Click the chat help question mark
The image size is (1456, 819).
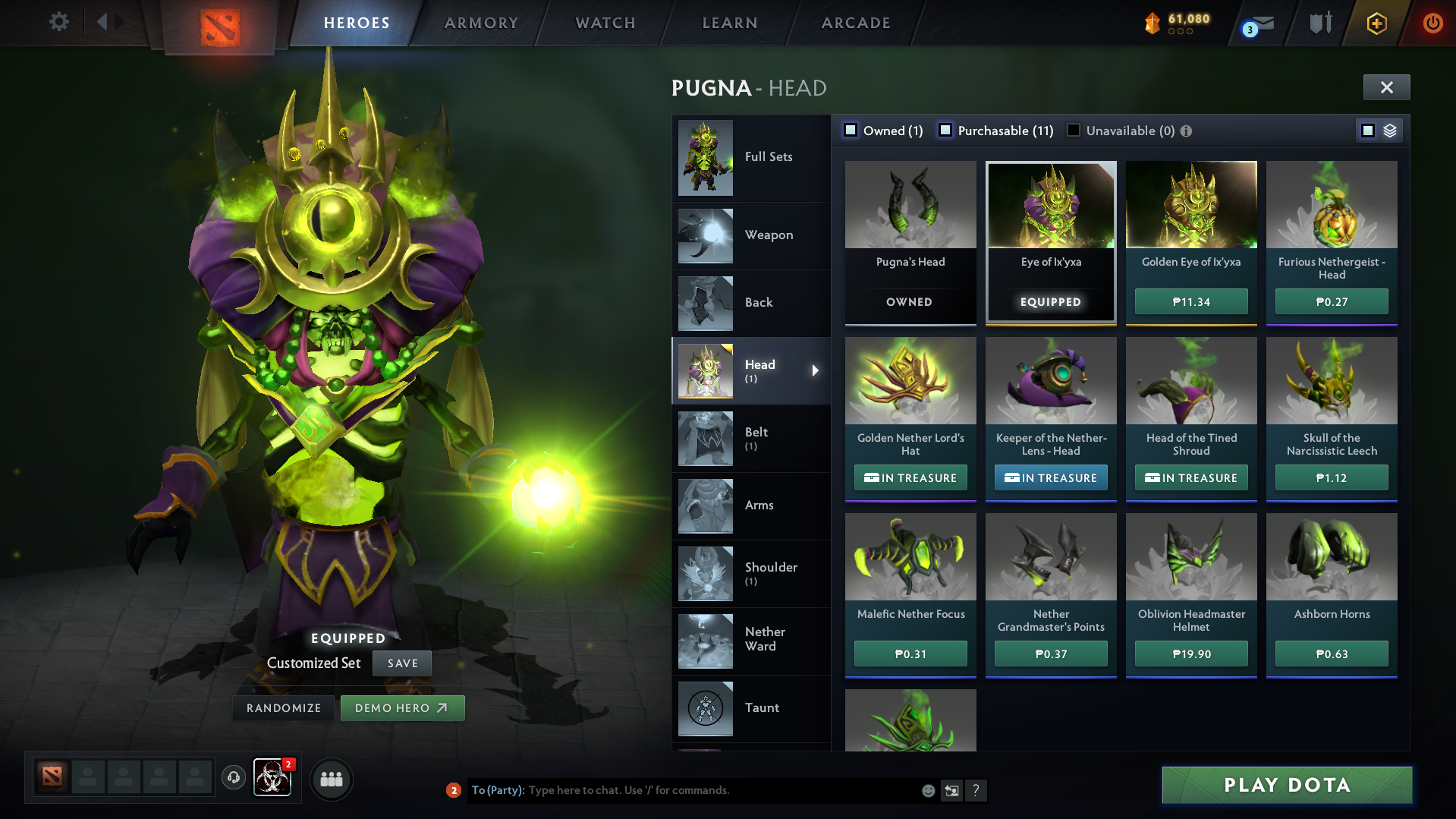(977, 790)
